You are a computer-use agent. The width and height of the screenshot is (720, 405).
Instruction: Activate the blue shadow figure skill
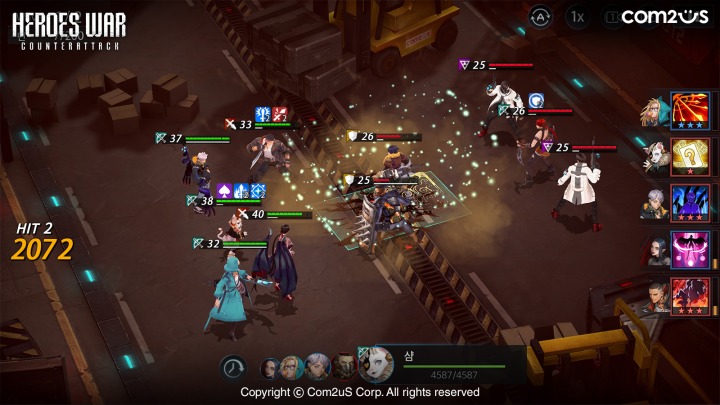[691, 202]
